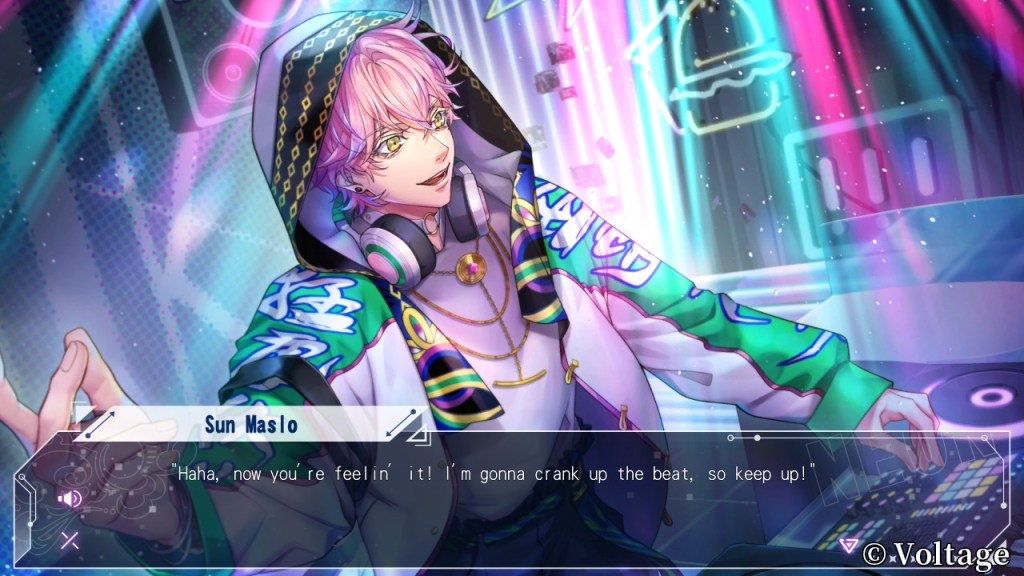
Task: Replay the voice line with the speaker icon
Action: point(69,498)
